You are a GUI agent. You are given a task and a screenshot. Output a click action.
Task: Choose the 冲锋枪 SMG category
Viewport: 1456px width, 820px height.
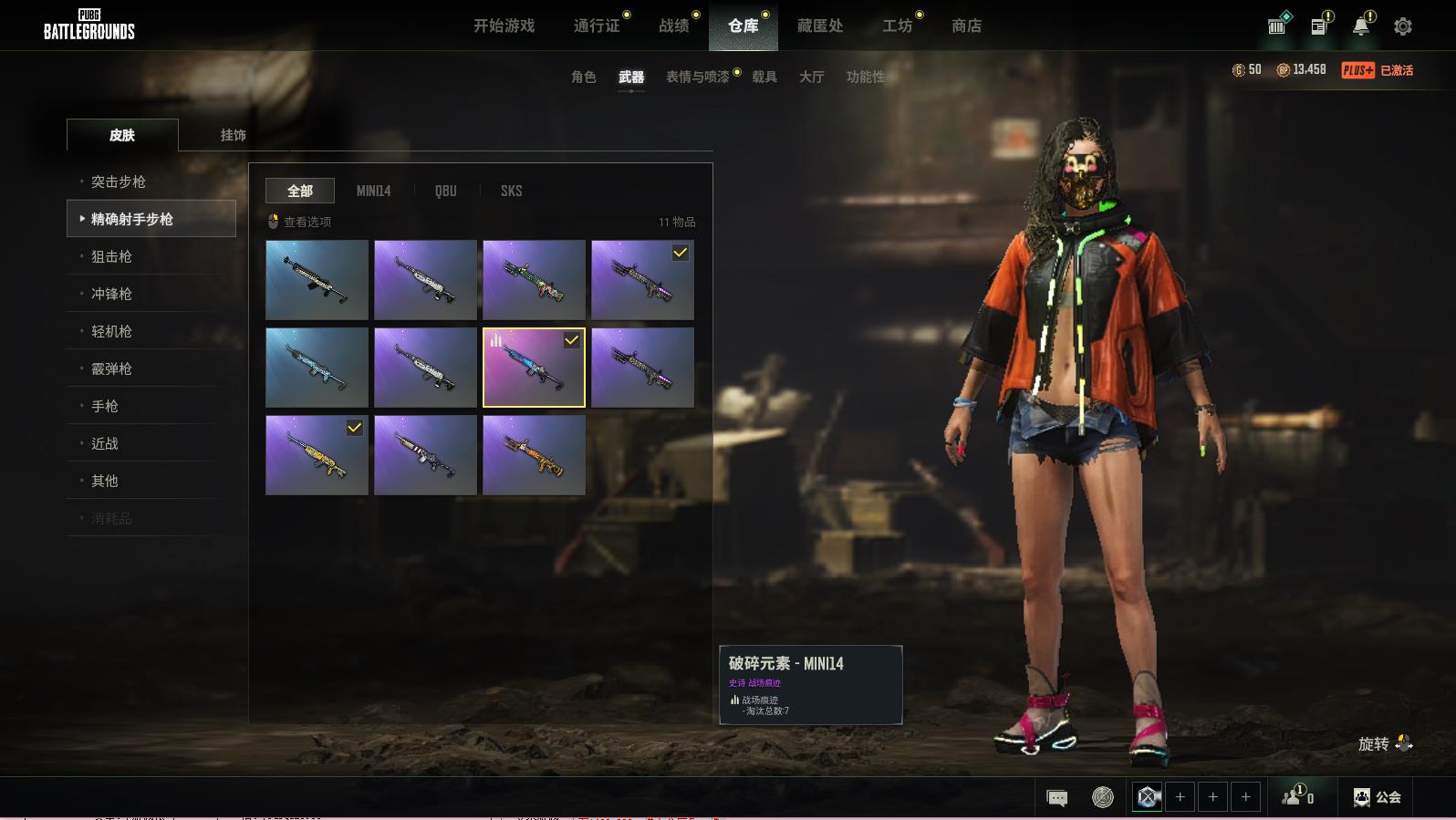pyautogui.click(x=111, y=295)
